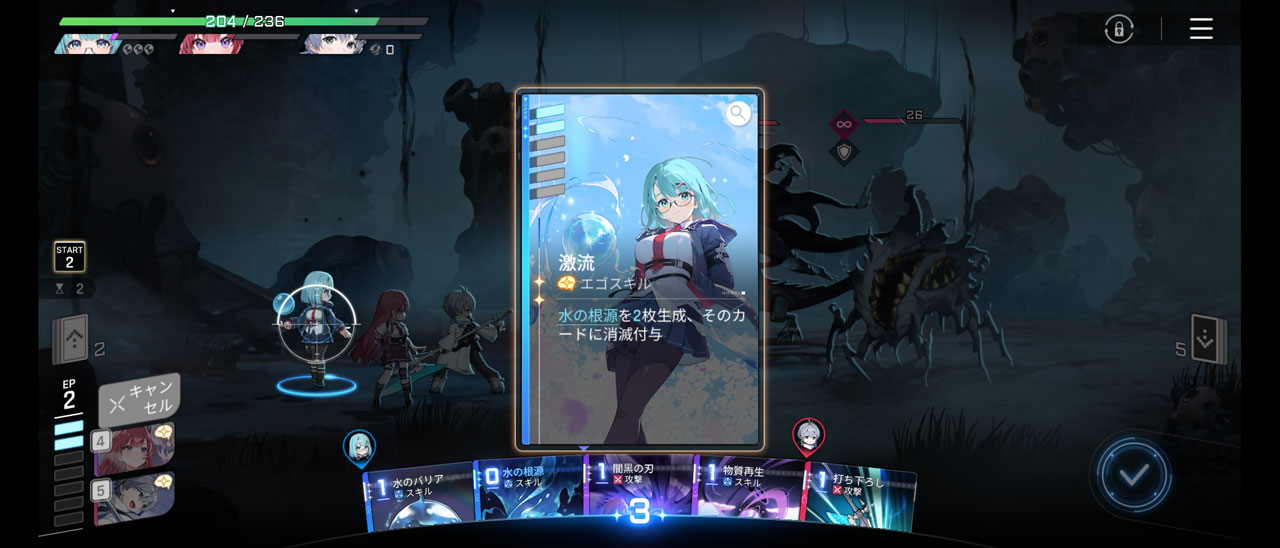This screenshot has height=548, width=1280.
Task: Confirm the action with the checkmark button
Action: click(x=1132, y=475)
